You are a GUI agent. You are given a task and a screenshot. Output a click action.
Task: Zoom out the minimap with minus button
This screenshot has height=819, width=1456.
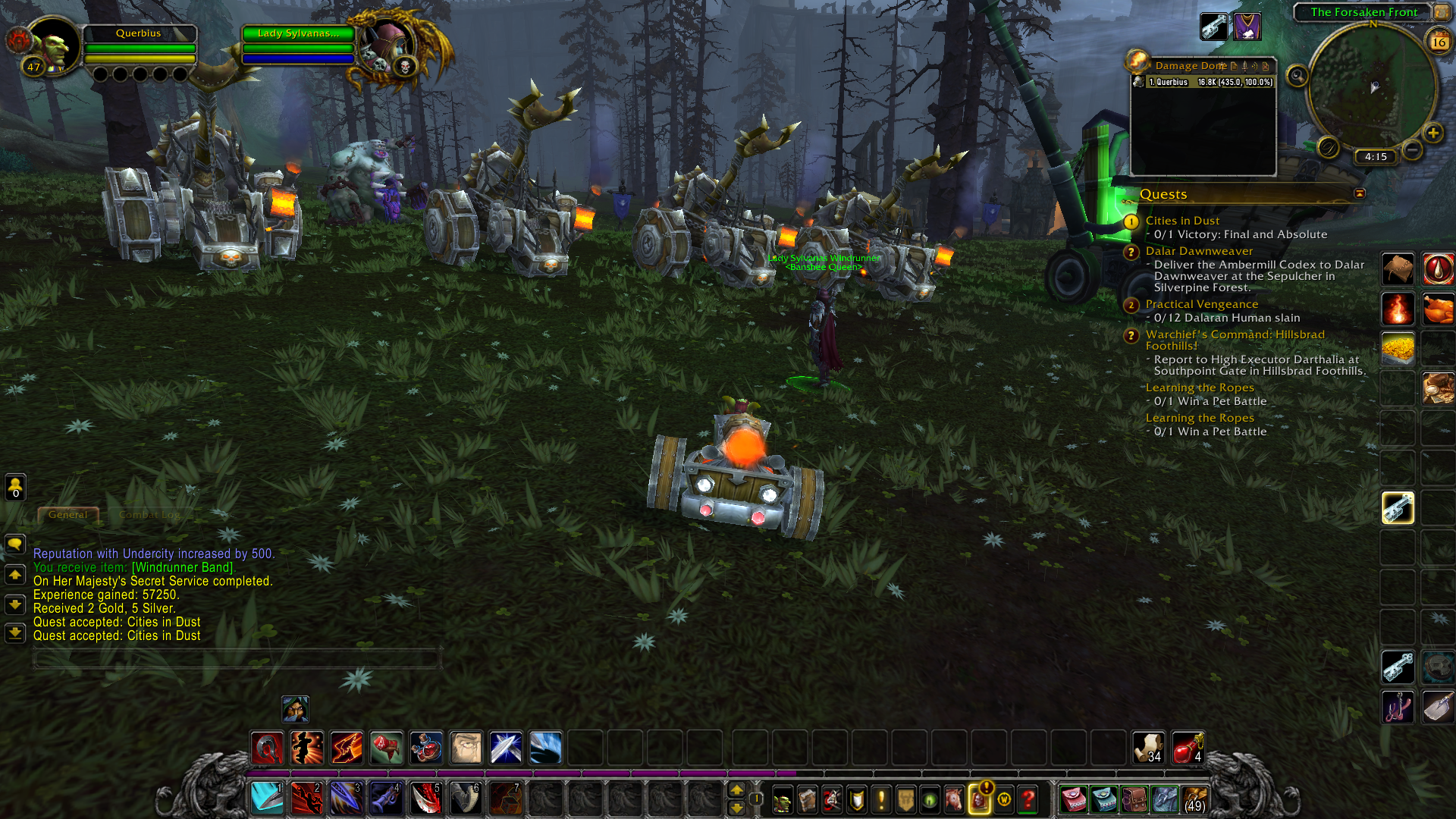click(x=1412, y=150)
